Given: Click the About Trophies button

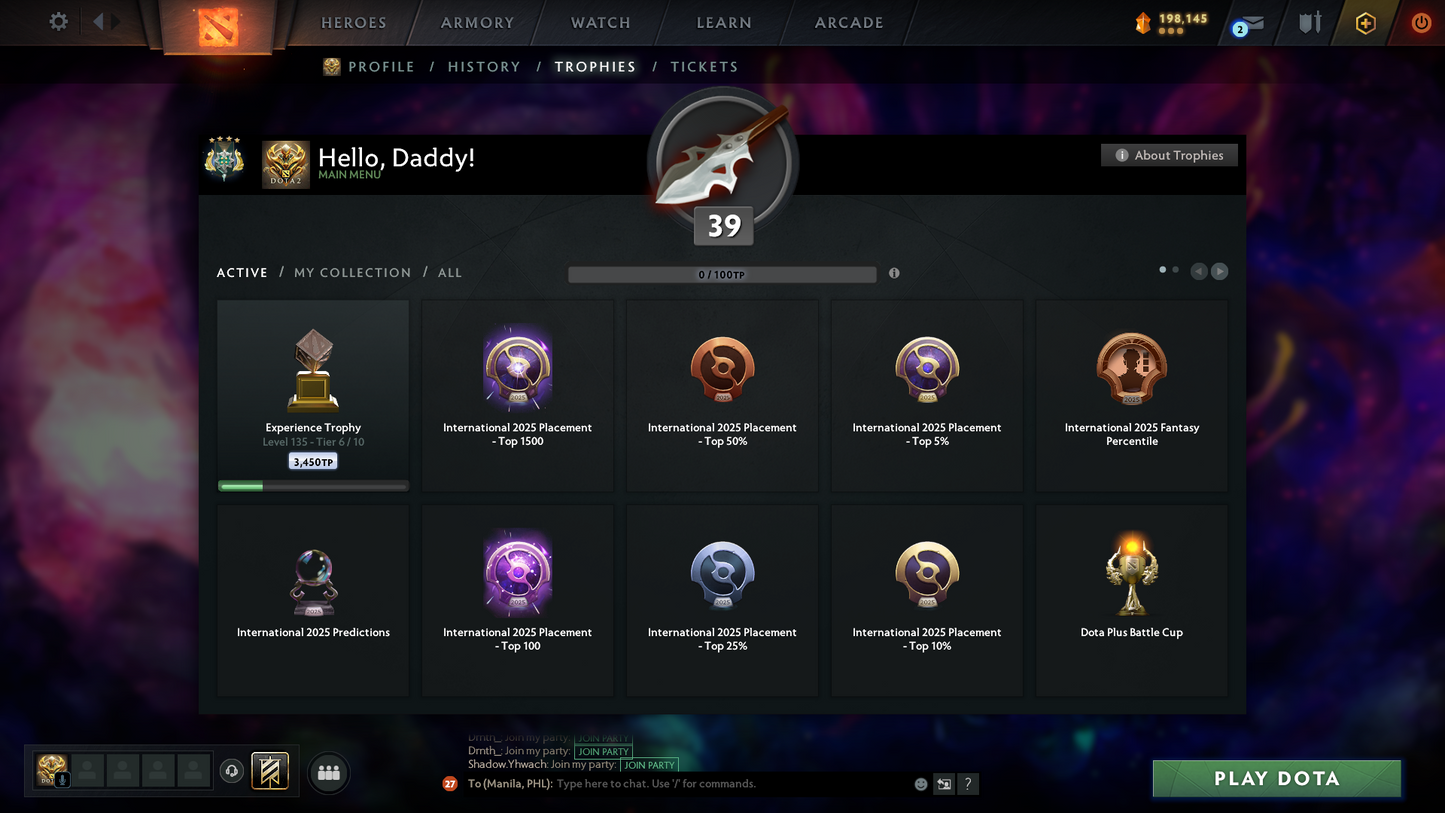Looking at the screenshot, I should click(x=1169, y=155).
